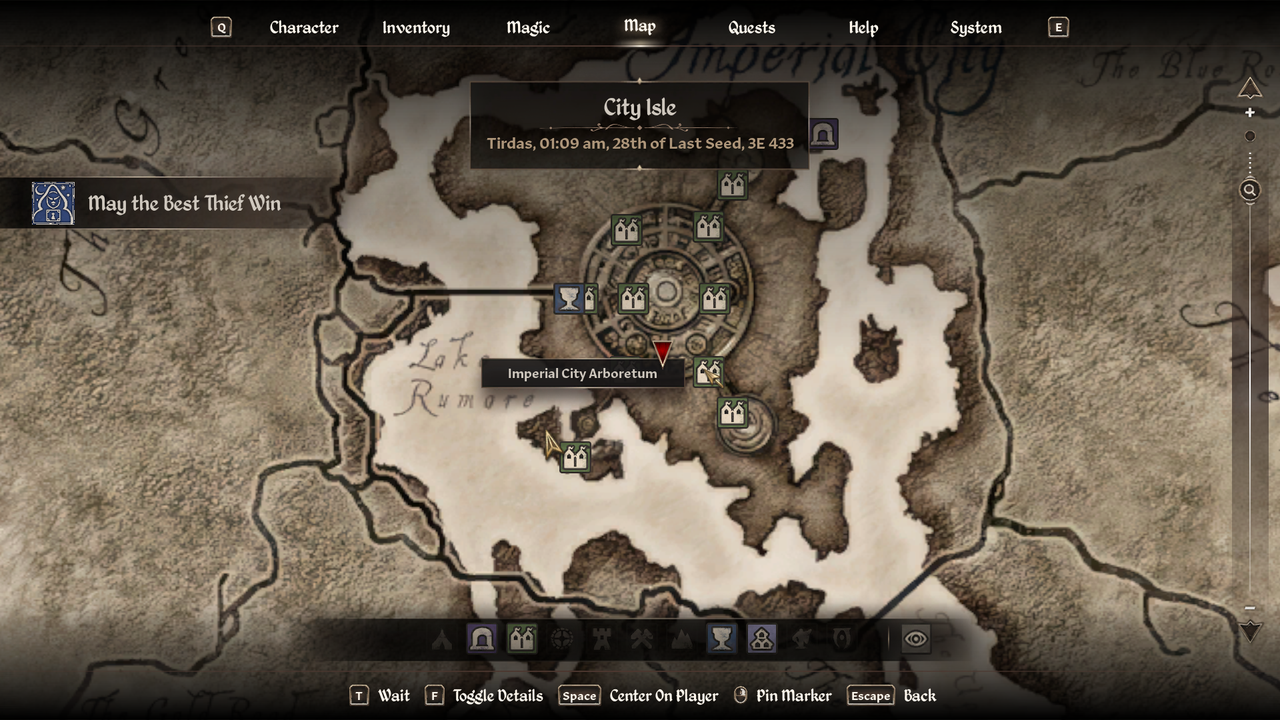Click the May the Best Thief Win quest icon

point(54,203)
